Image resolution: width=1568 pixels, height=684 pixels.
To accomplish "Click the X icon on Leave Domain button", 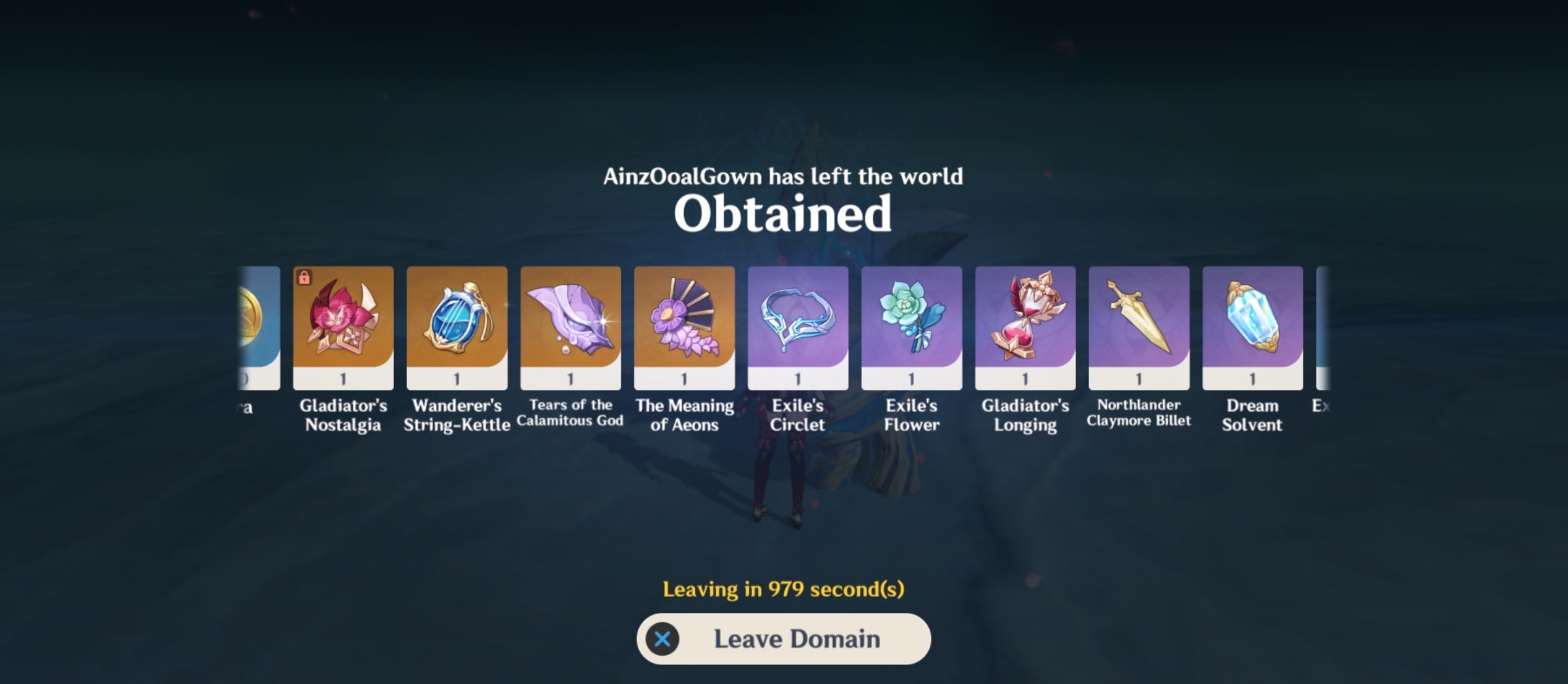I will click(x=664, y=639).
